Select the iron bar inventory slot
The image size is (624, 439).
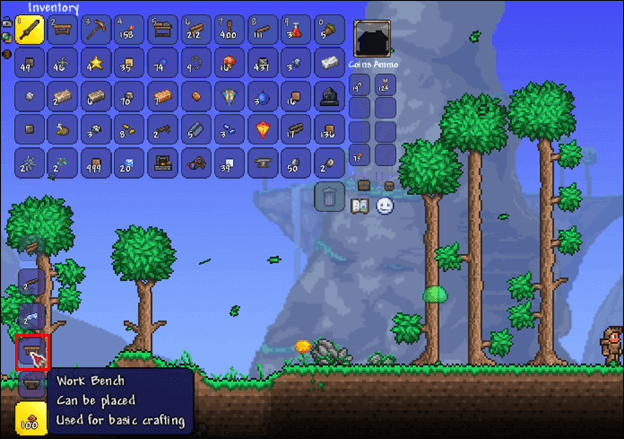point(329,64)
